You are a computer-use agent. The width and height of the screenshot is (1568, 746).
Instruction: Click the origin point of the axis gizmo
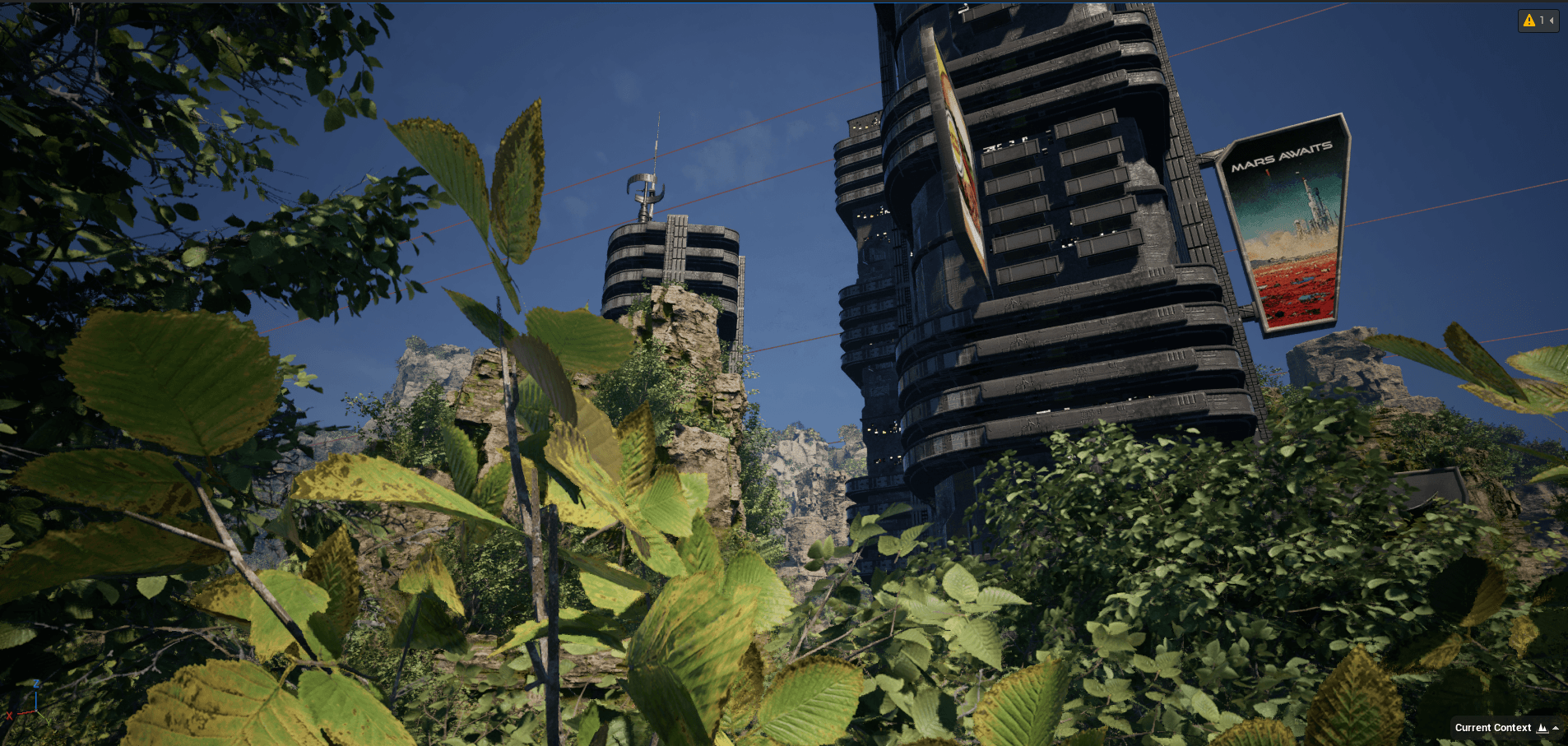[x=36, y=711]
